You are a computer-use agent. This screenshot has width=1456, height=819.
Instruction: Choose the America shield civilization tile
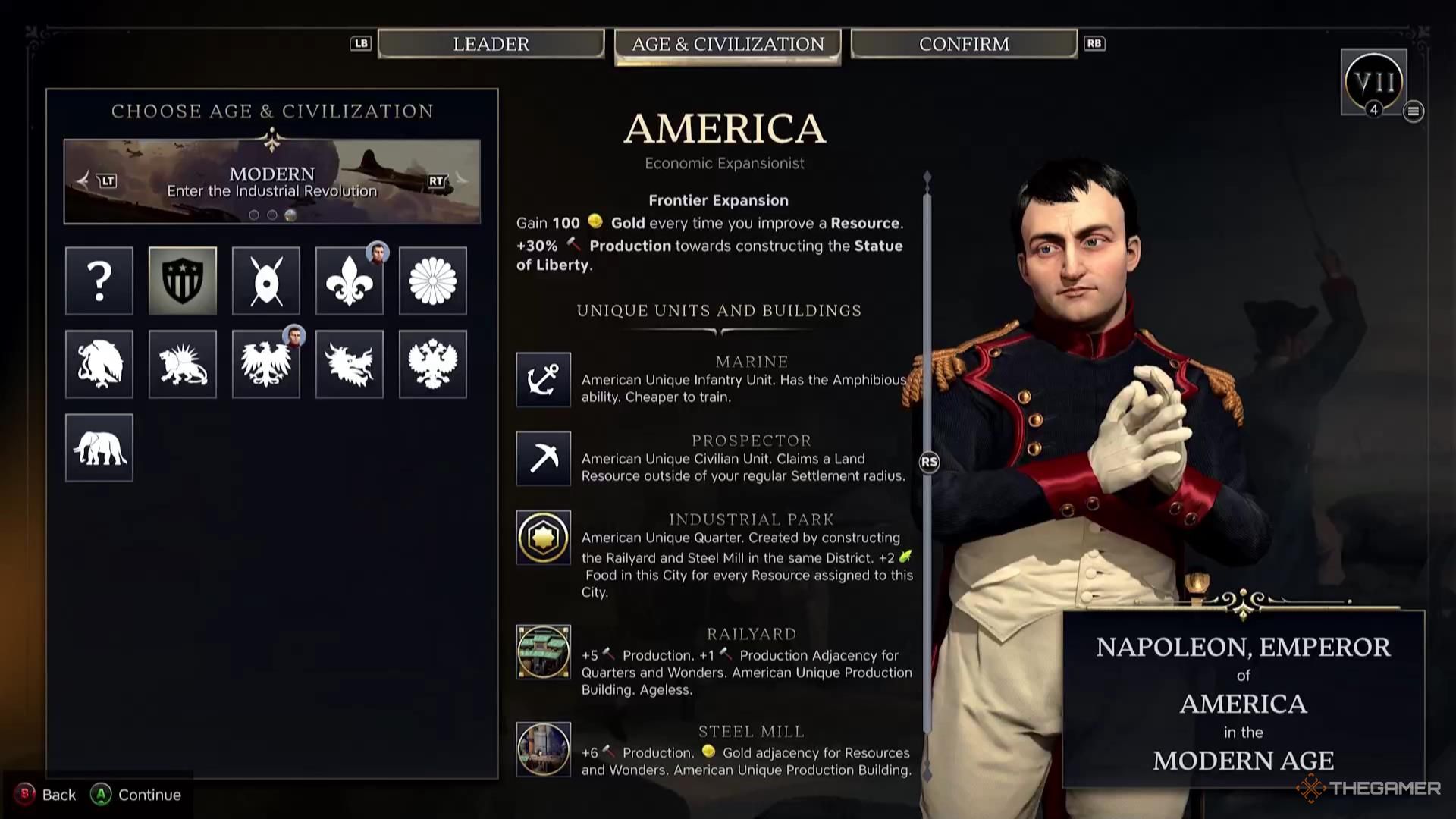pyautogui.click(x=183, y=281)
